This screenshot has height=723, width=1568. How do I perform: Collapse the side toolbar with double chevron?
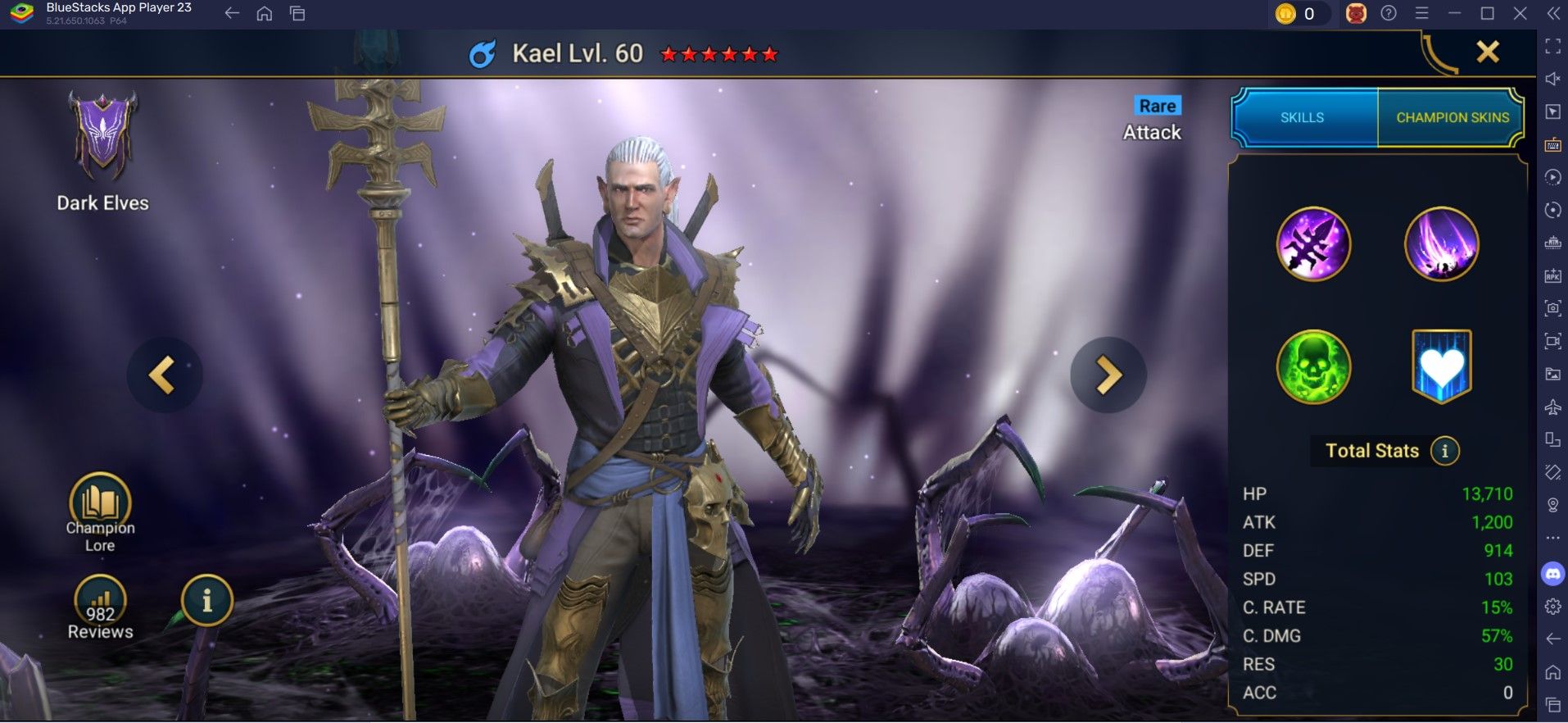[x=1552, y=13]
